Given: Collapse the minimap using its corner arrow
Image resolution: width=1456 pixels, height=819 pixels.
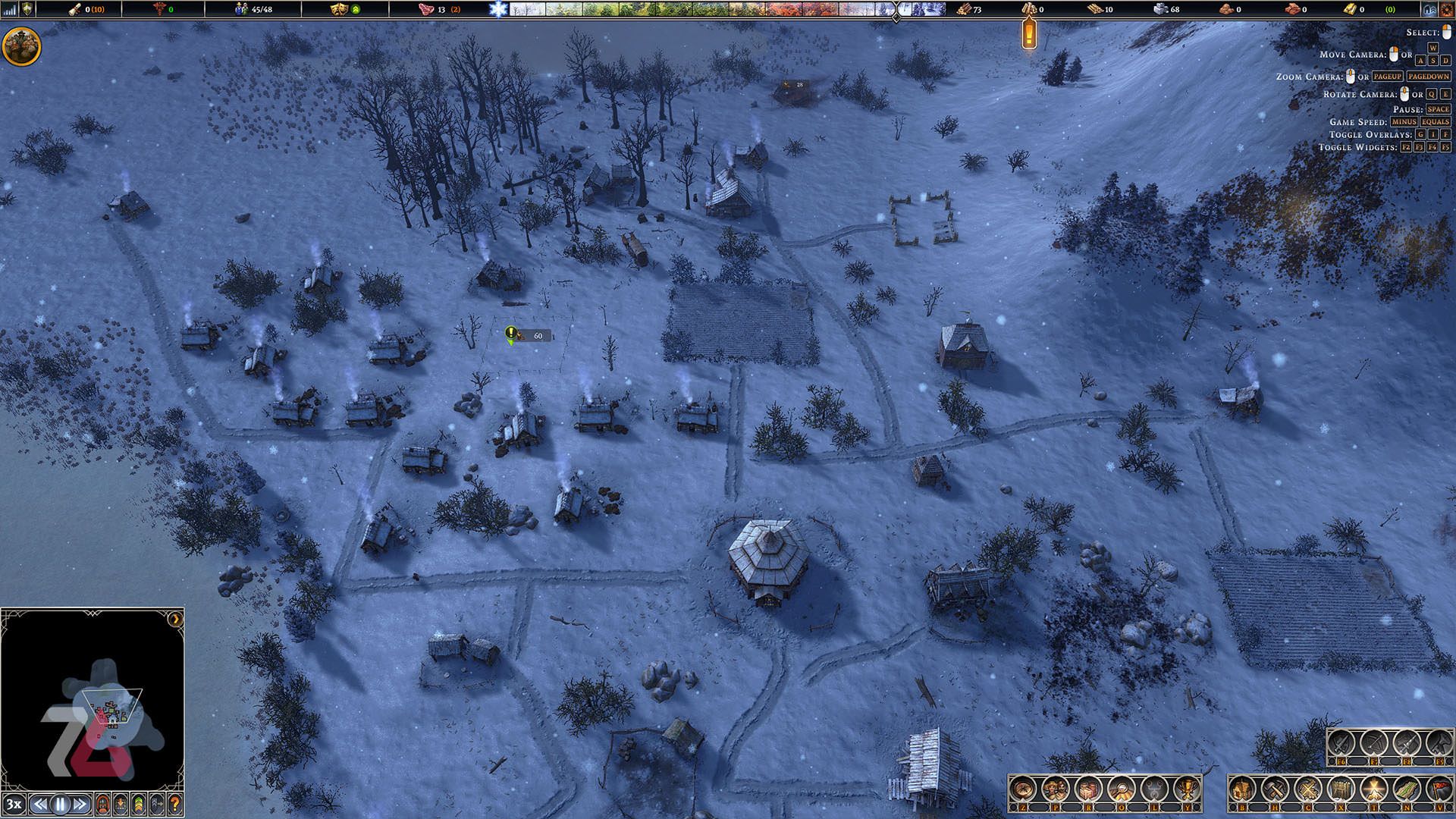Looking at the screenshot, I should (175, 619).
